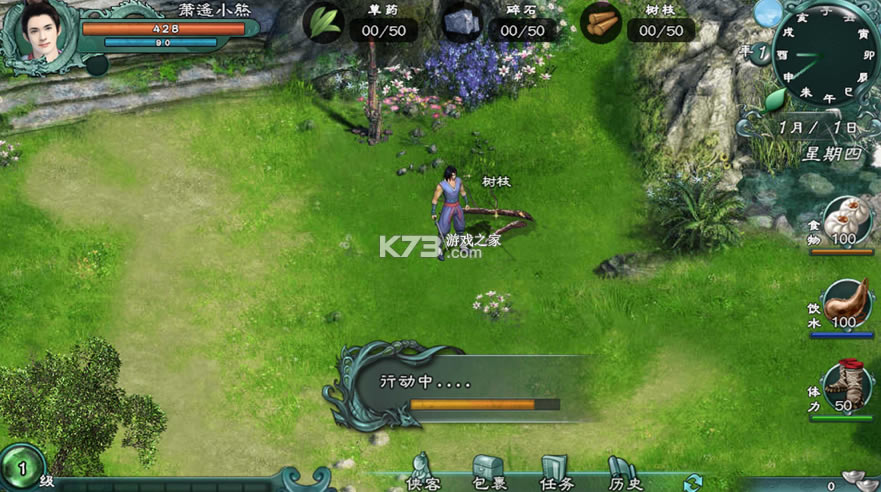The image size is (881, 492).
Task: Select the 树枝 wood branch icon
Action: click(x=601, y=23)
